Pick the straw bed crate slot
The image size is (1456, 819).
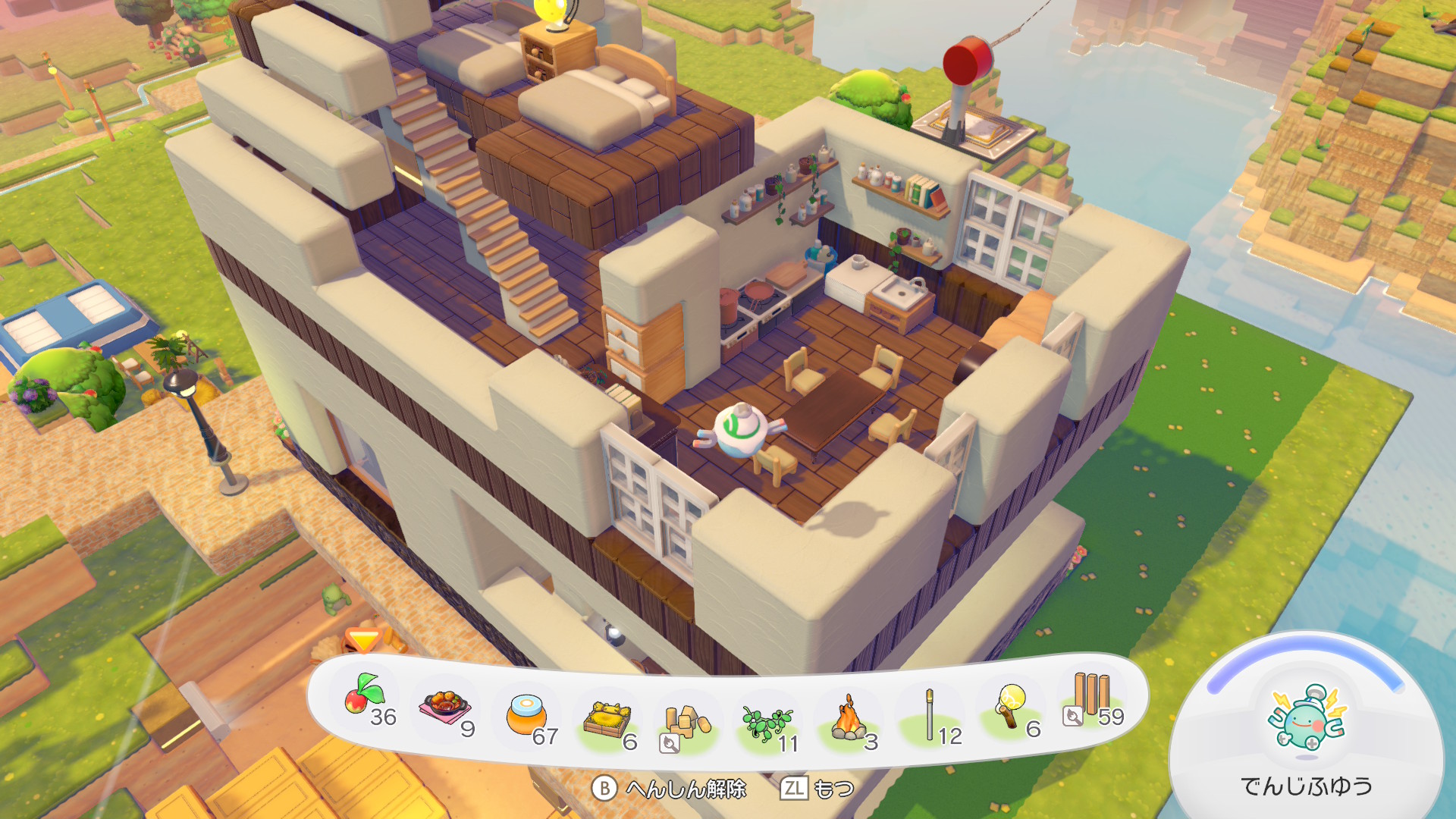tap(607, 721)
